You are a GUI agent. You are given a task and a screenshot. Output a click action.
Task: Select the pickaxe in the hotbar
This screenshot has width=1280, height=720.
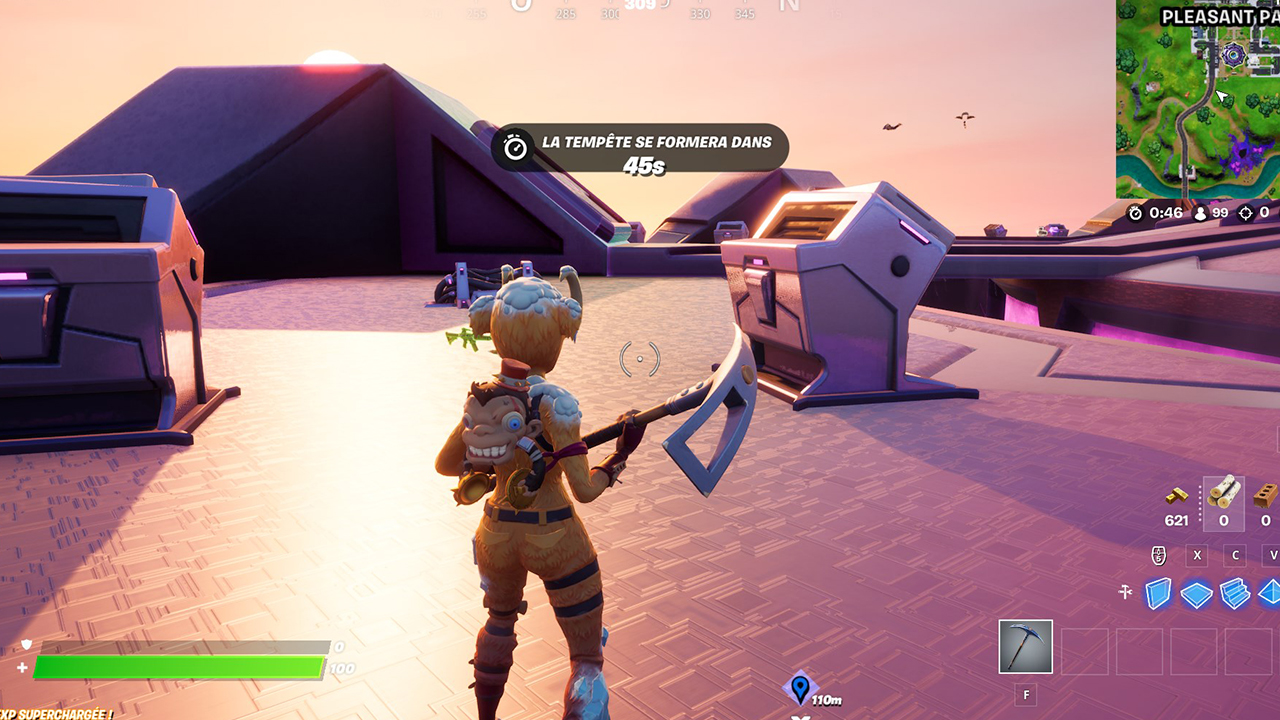(x=1025, y=647)
